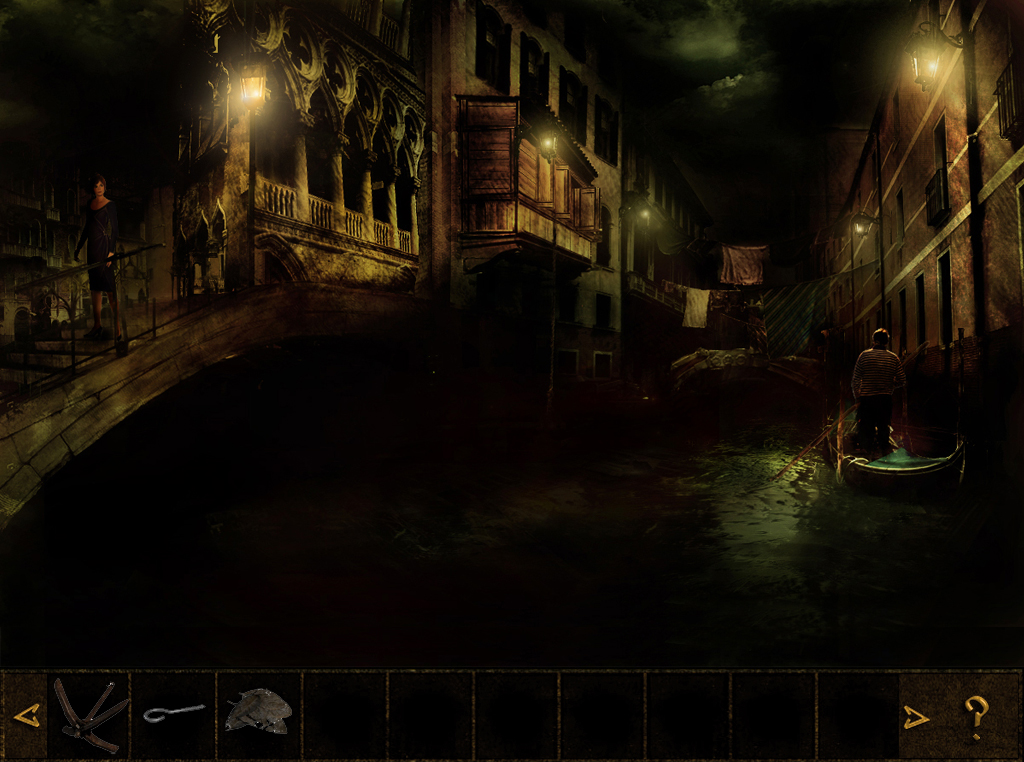Screen dimensions: 1024x762
Task: Select the grappling hook inventory item
Action: click(90, 714)
